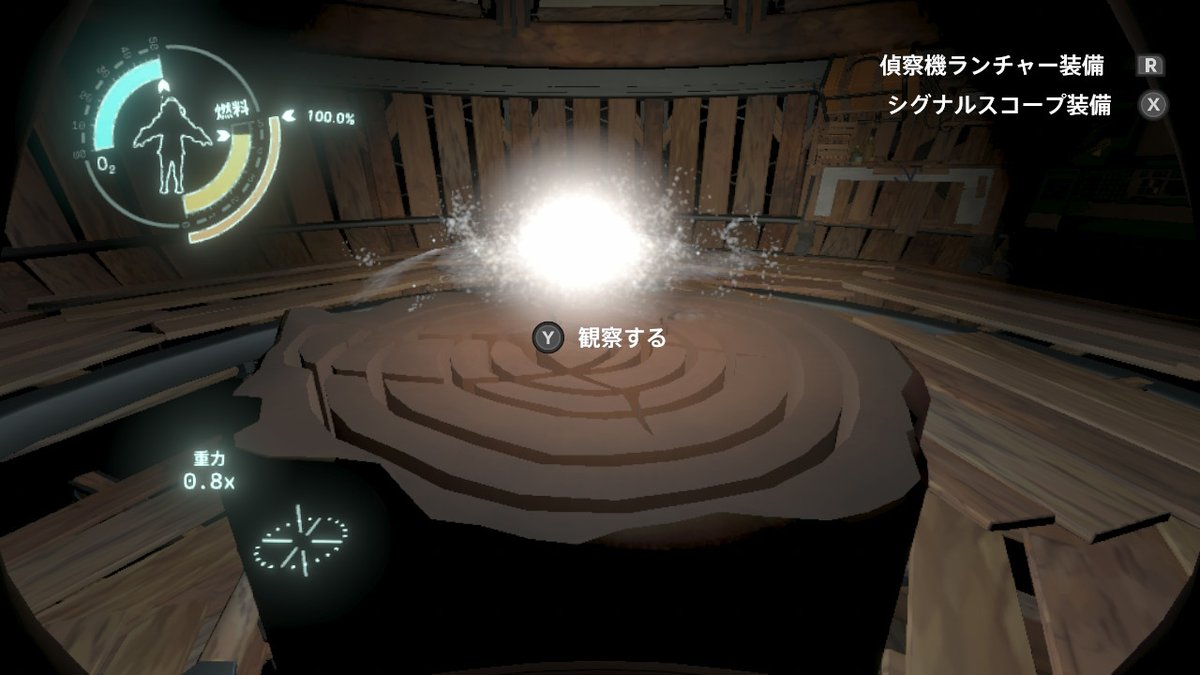The image size is (1200, 675).
Task: Choose the シグナルスコープ装備 option
Action: click(999, 106)
